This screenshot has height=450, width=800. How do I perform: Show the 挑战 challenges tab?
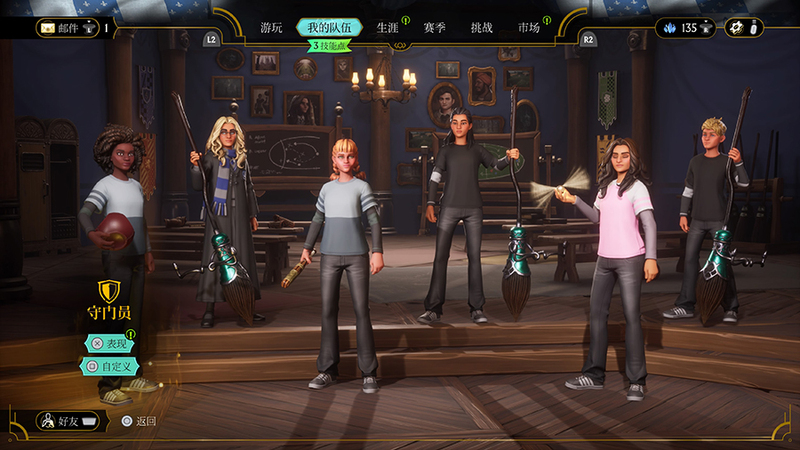pos(482,28)
